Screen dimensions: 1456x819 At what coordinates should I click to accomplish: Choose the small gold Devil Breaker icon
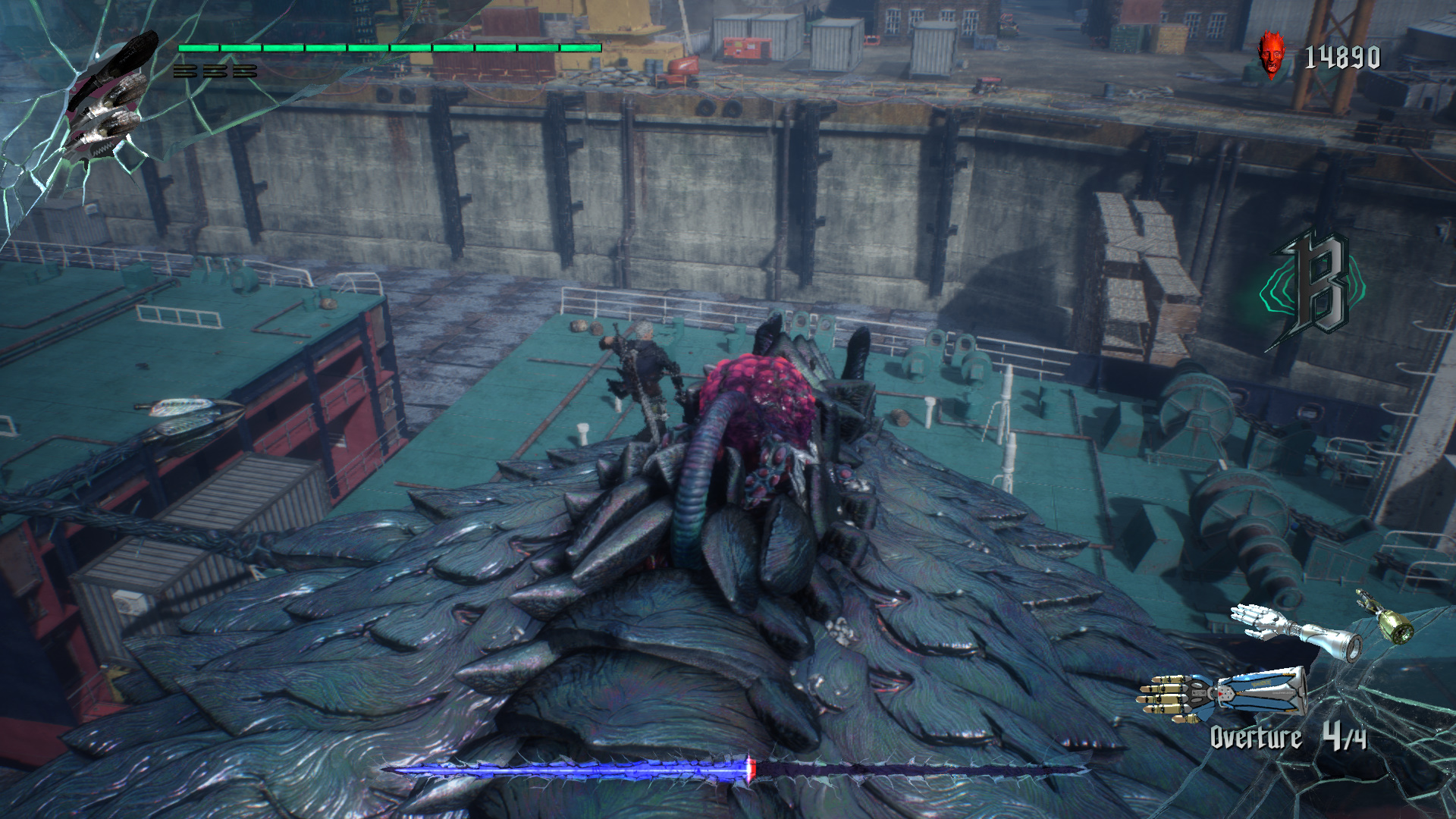(x=1385, y=617)
